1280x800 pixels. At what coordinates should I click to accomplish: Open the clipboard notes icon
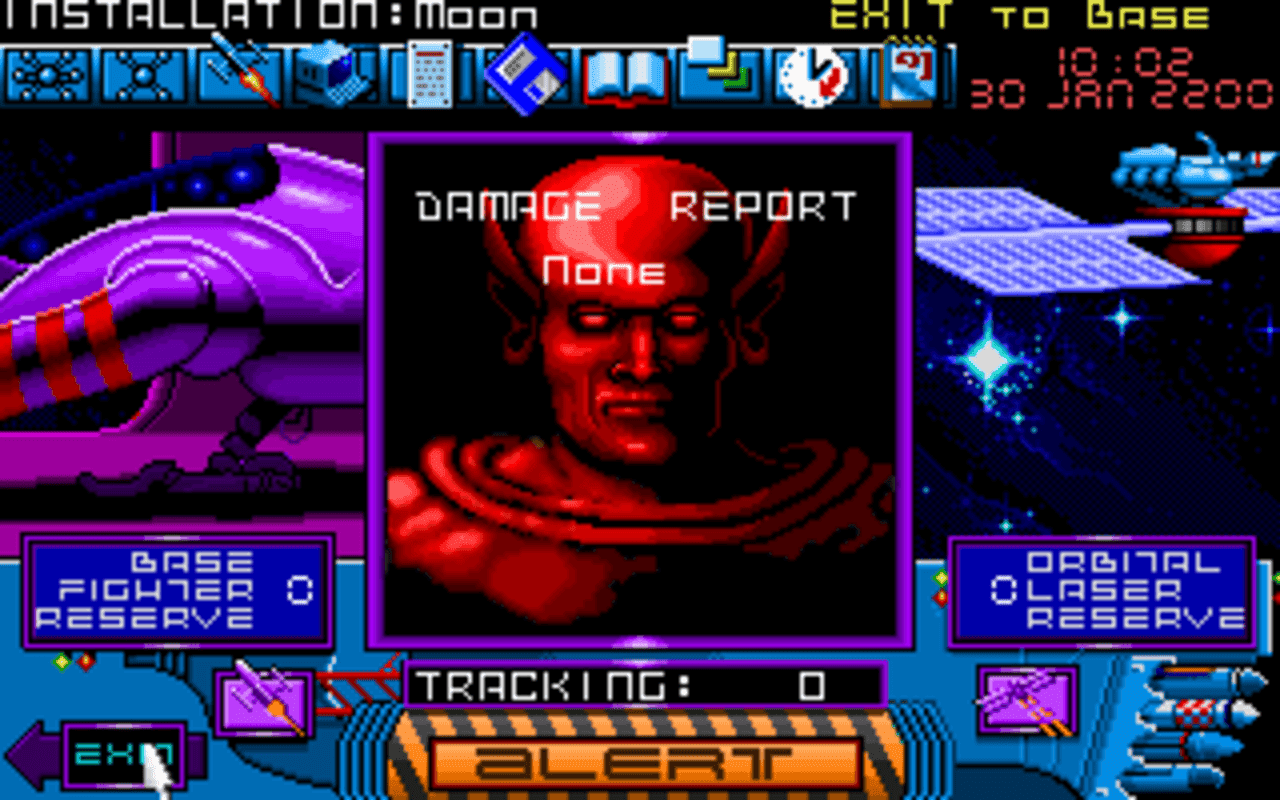(906, 73)
